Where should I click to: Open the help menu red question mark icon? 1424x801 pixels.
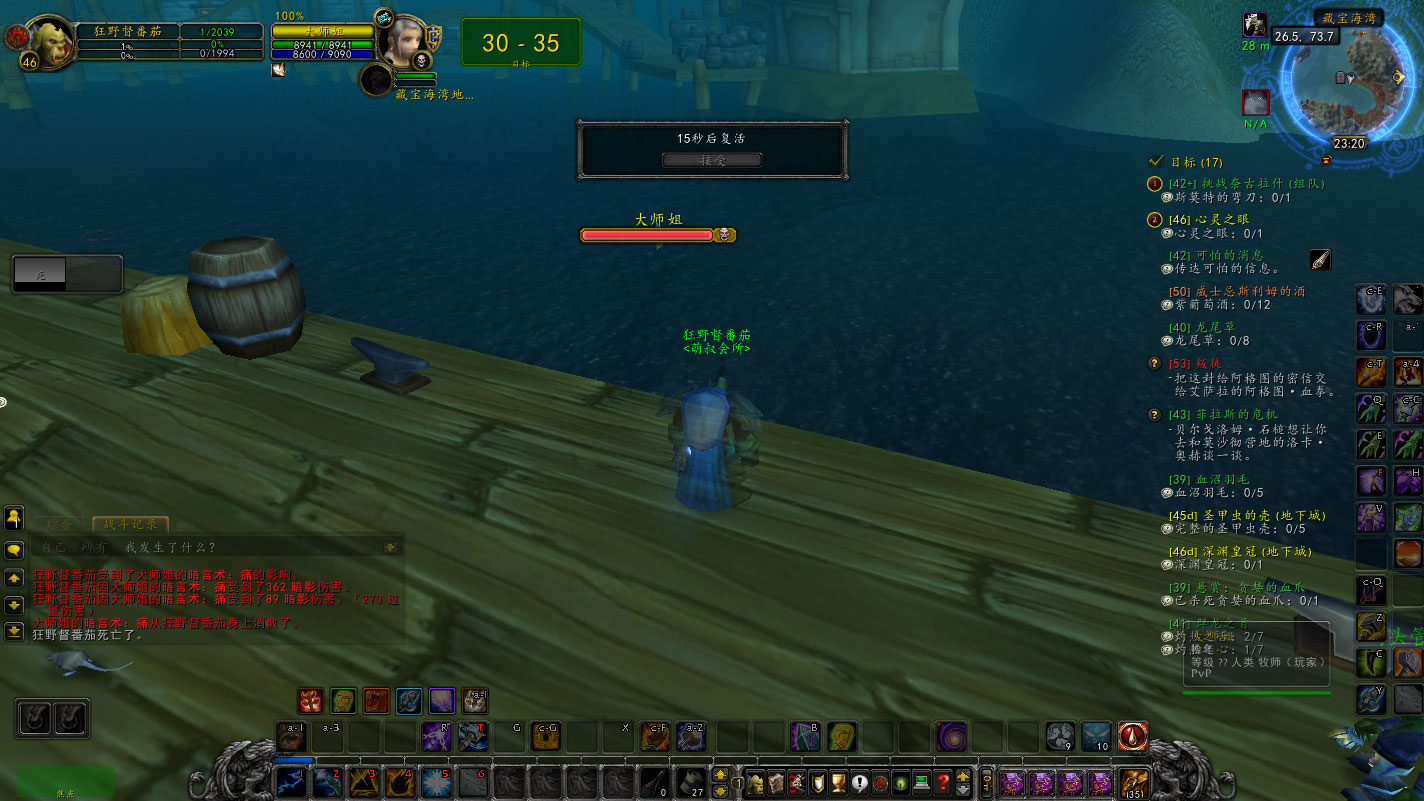[944, 783]
